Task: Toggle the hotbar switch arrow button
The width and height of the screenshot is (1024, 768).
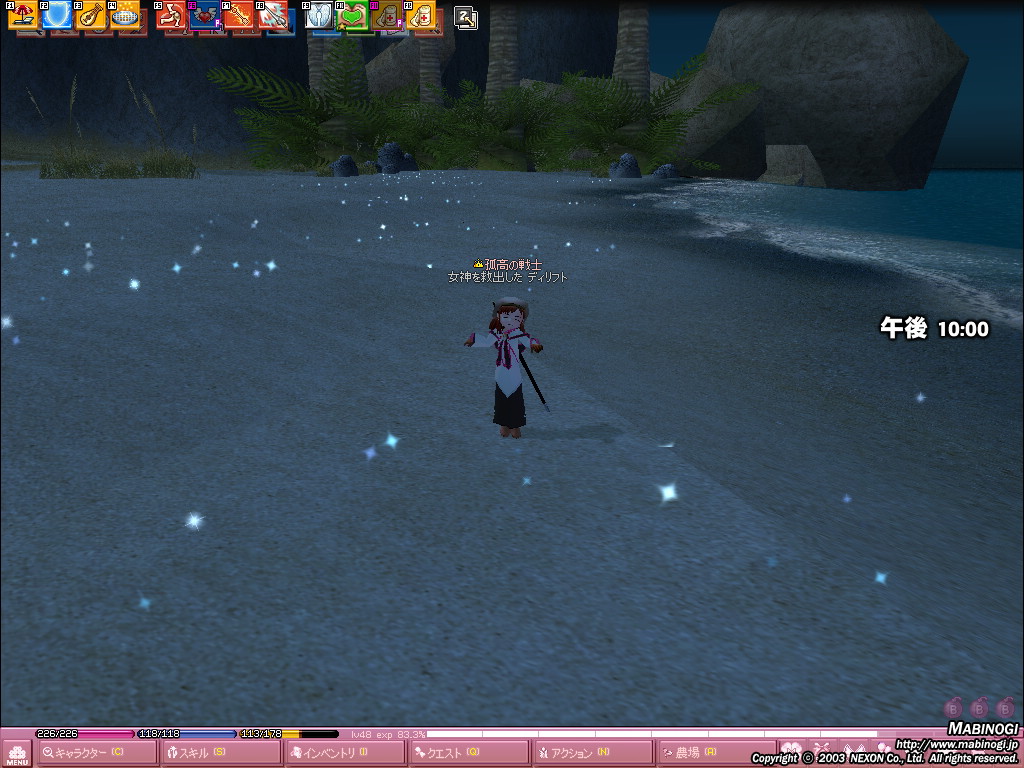Action: pos(466,17)
